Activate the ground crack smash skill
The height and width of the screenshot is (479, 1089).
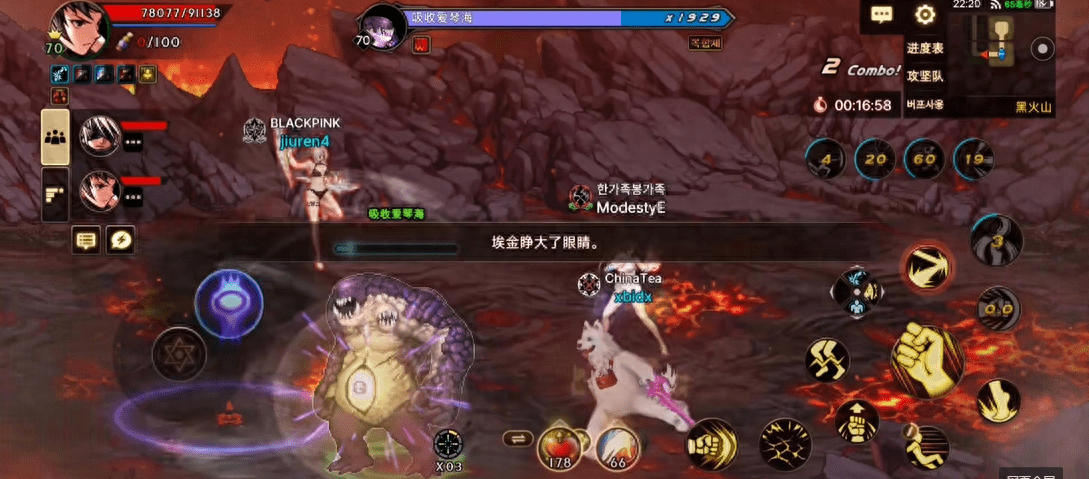785,443
